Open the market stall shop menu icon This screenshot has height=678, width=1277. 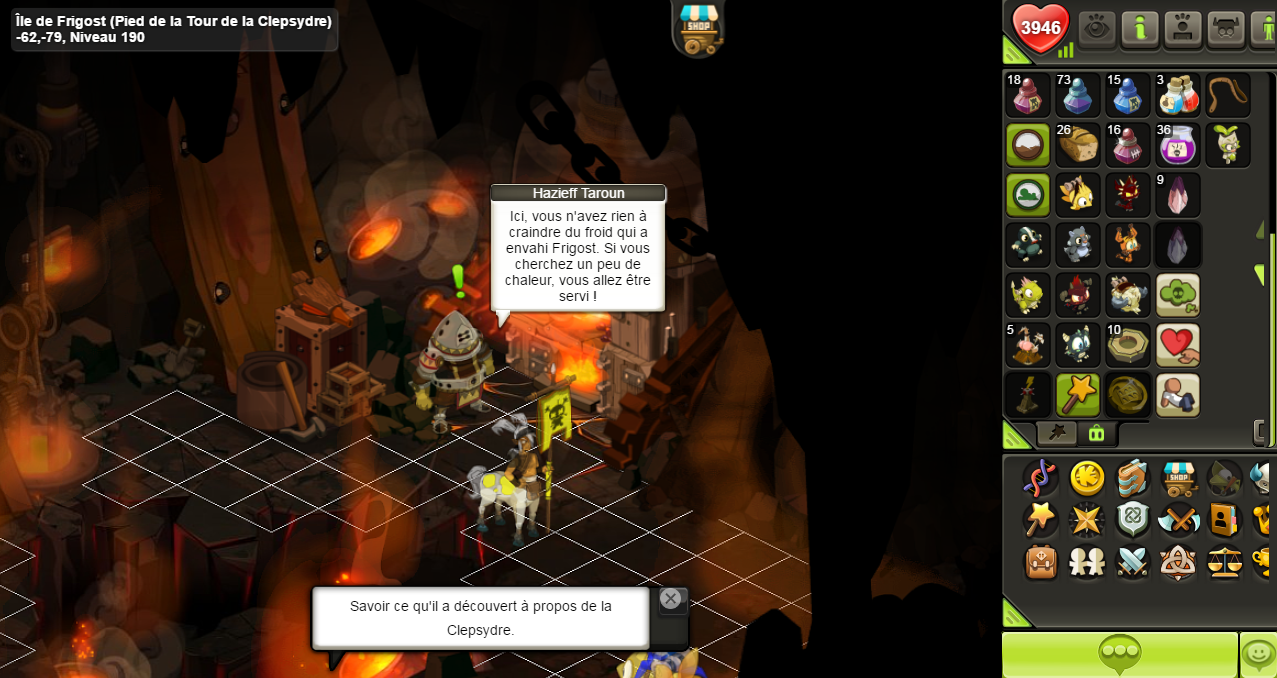pos(1179,478)
